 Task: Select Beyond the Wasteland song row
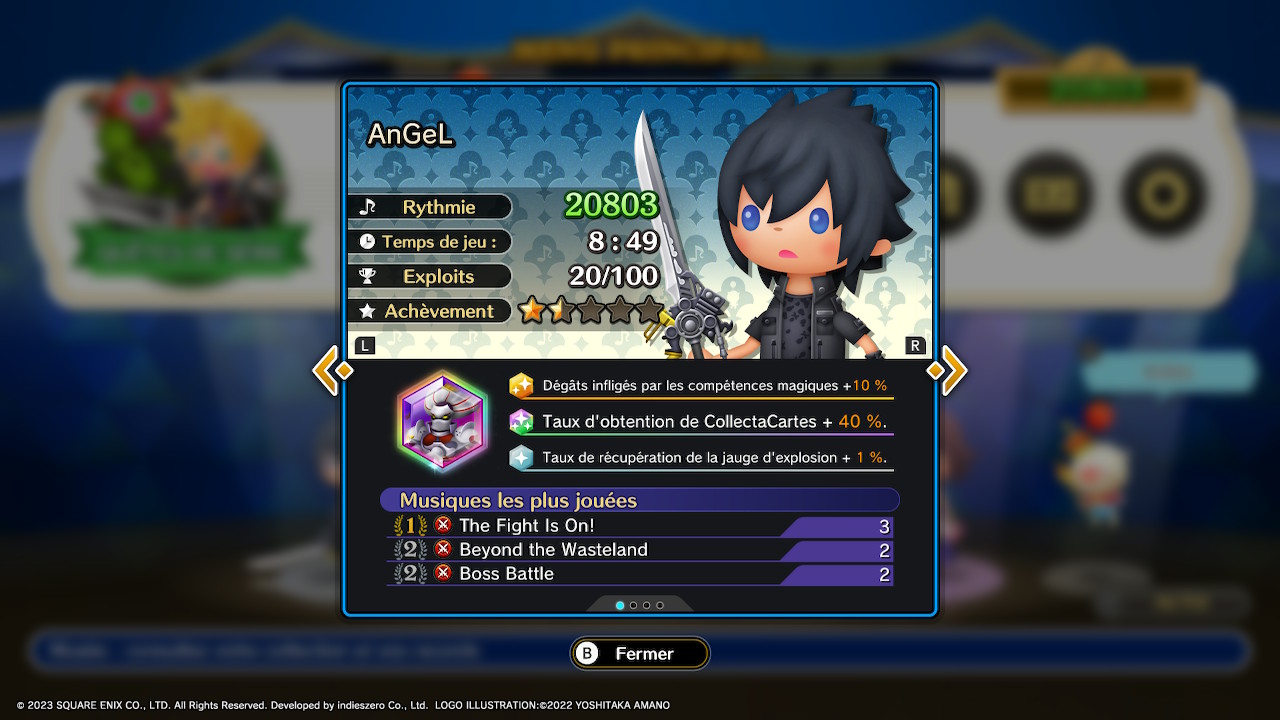(x=640, y=550)
